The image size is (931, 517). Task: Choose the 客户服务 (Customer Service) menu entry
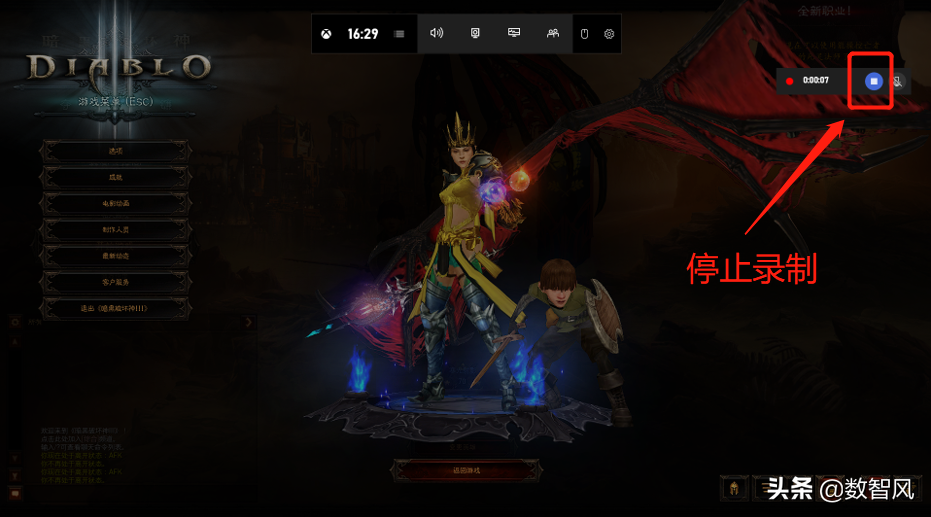coord(115,283)
